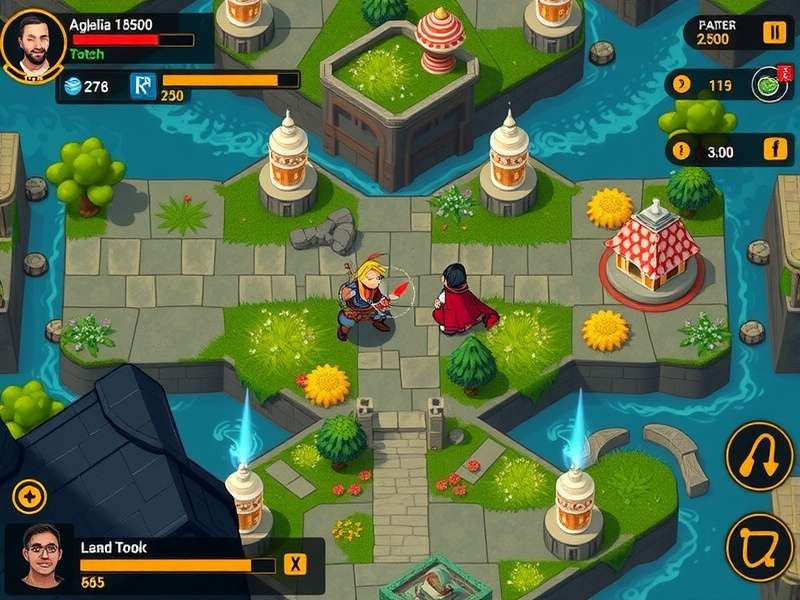This screenshot has height=600, width=800.
Task: Click the orange crescent icon beside 119
Action: point(682,84)
